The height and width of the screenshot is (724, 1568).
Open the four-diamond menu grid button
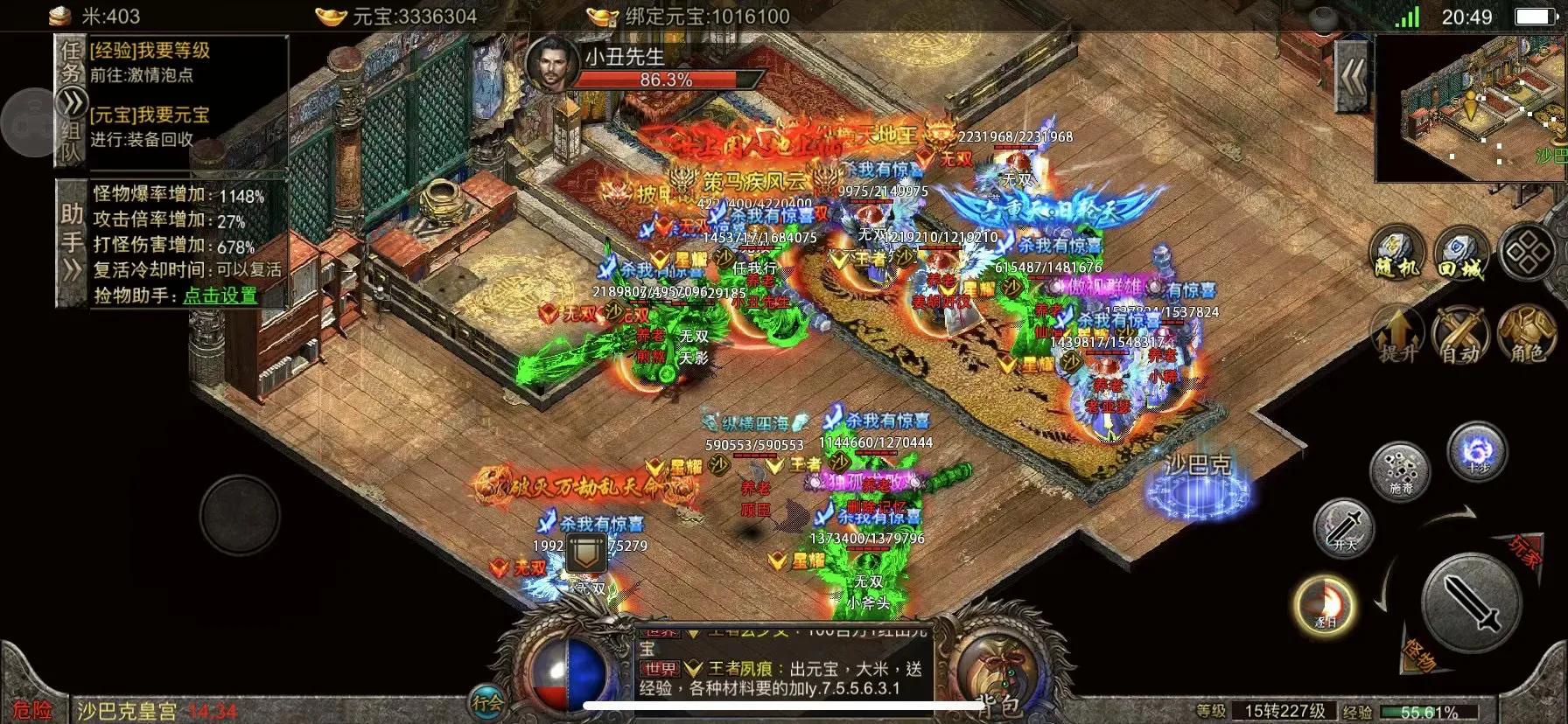[1527, 253]
